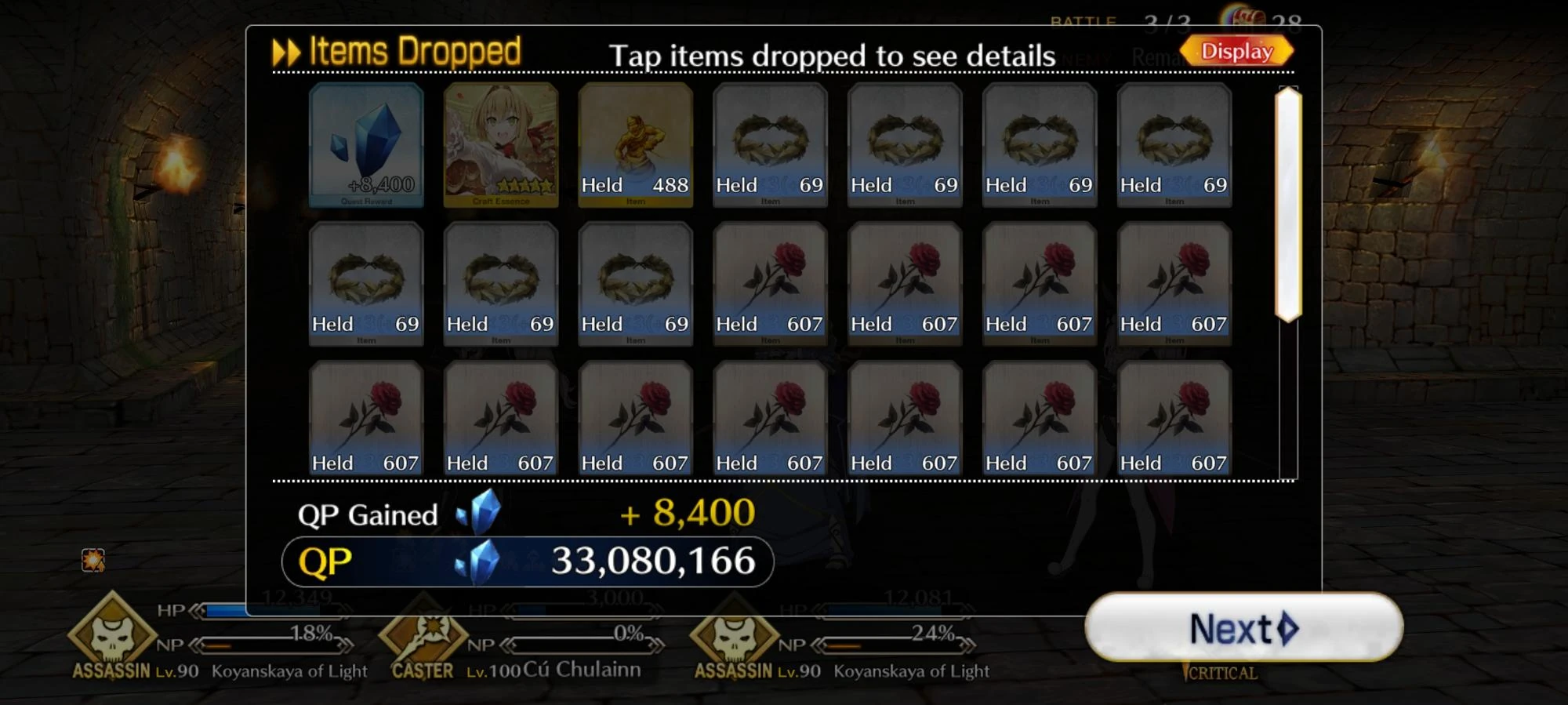Click Cú Chulainn's NP gauge at 0%

582,646
